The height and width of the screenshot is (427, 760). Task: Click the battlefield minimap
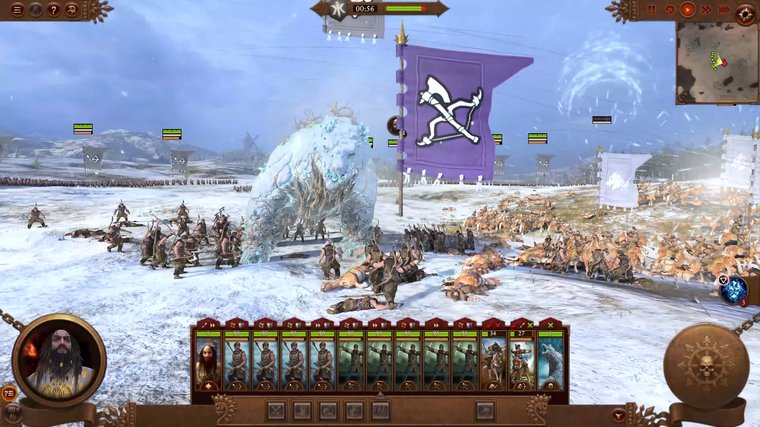[x=716, y=62]
